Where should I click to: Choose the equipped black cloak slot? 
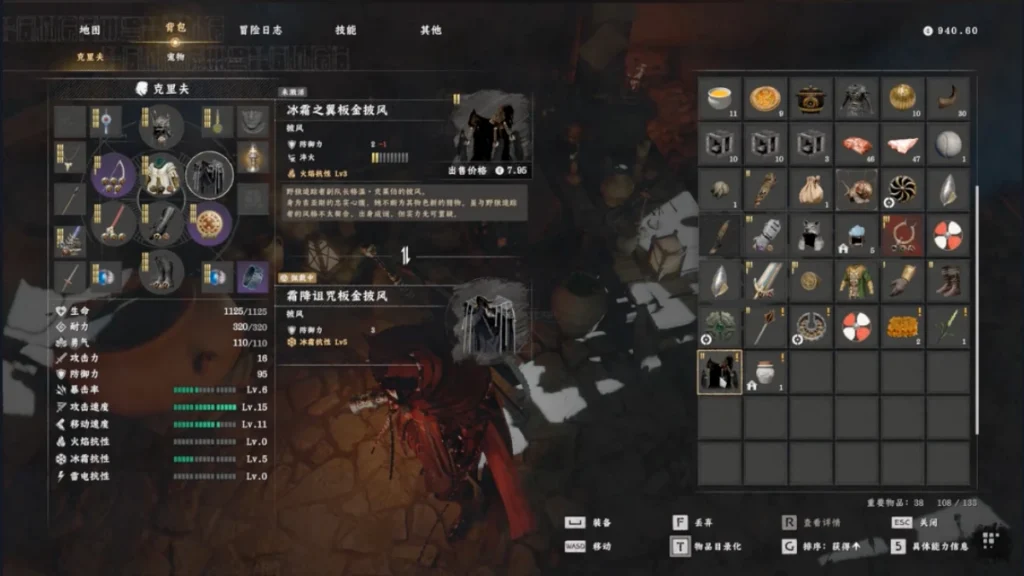coord(209,175)
